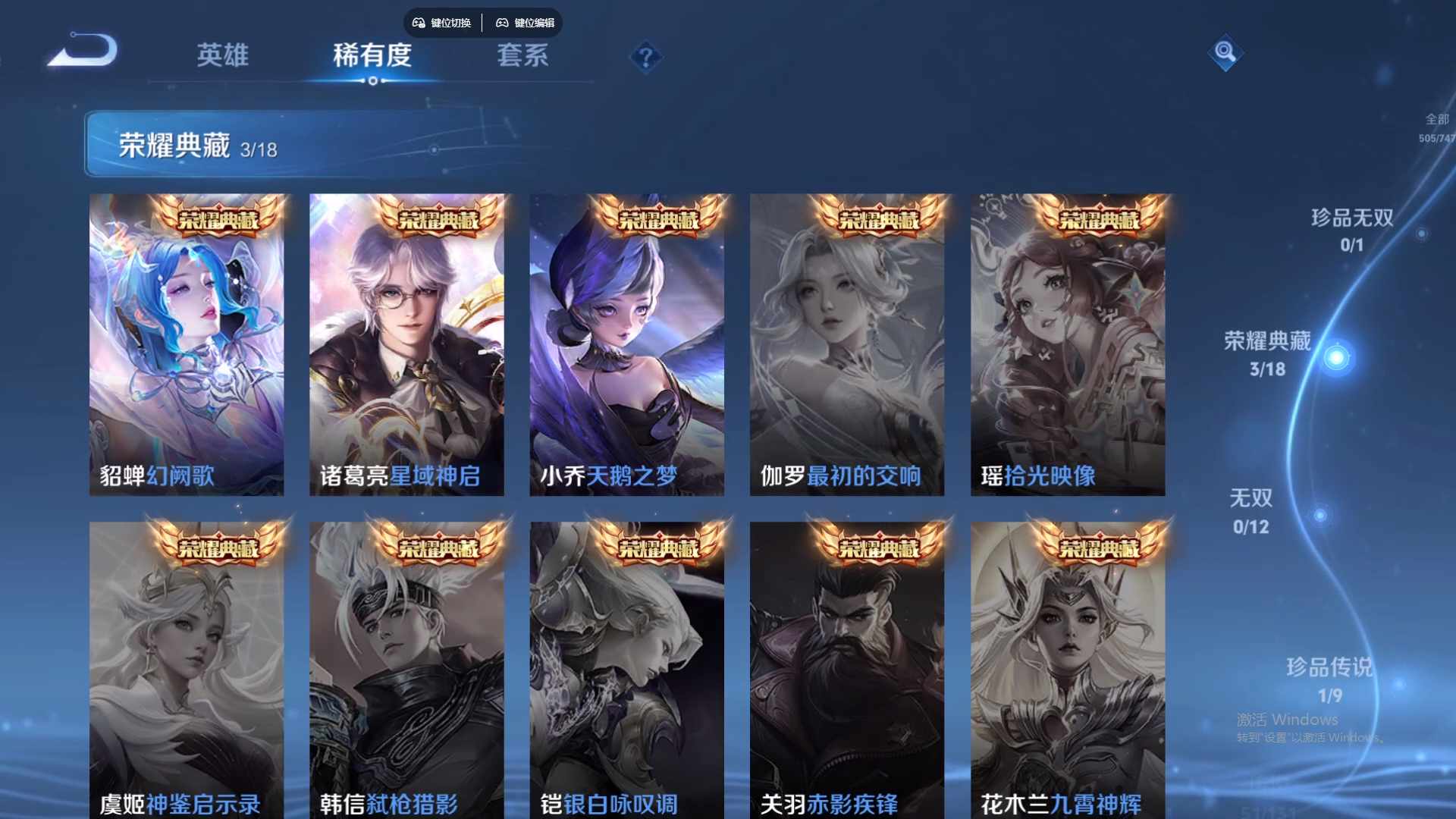Switch to the 套系 tab
The height and width of the screenshot is (819, 1456).
click(x=523, y=55)
